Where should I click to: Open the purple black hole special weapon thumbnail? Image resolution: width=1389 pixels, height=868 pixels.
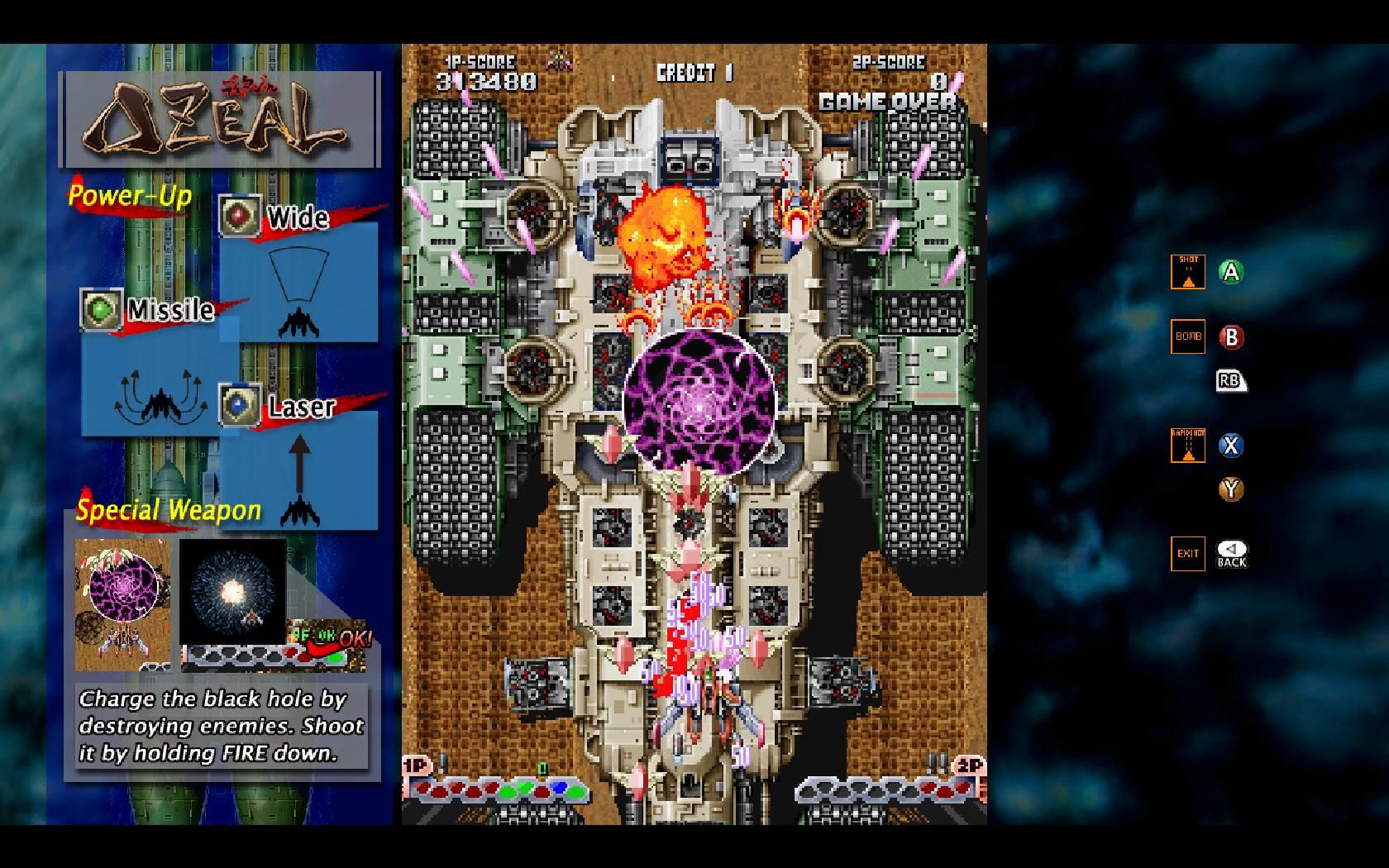click(122, 603)
